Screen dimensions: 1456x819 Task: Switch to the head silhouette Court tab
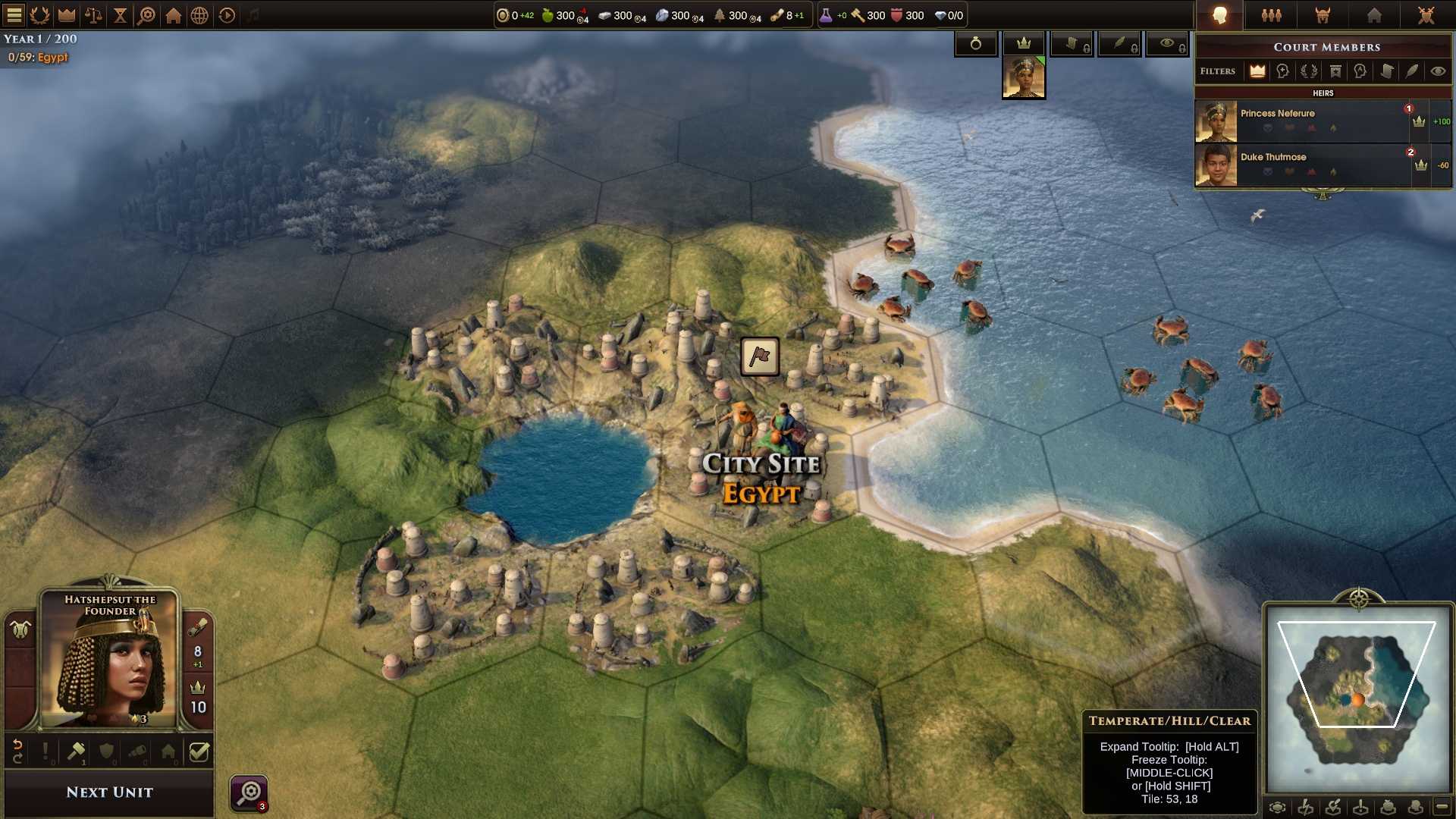pyautogui.click(x=1219, y=15)
